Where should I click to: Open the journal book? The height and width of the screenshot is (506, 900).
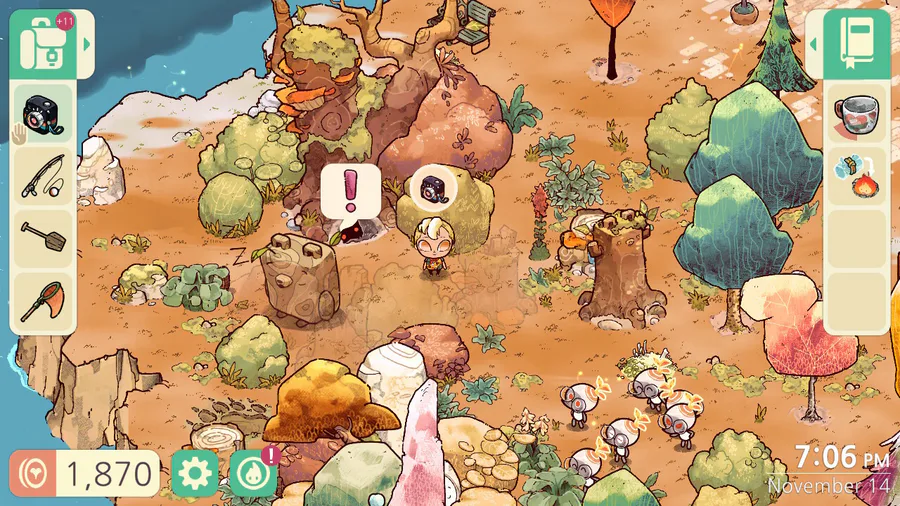(857, 44)
